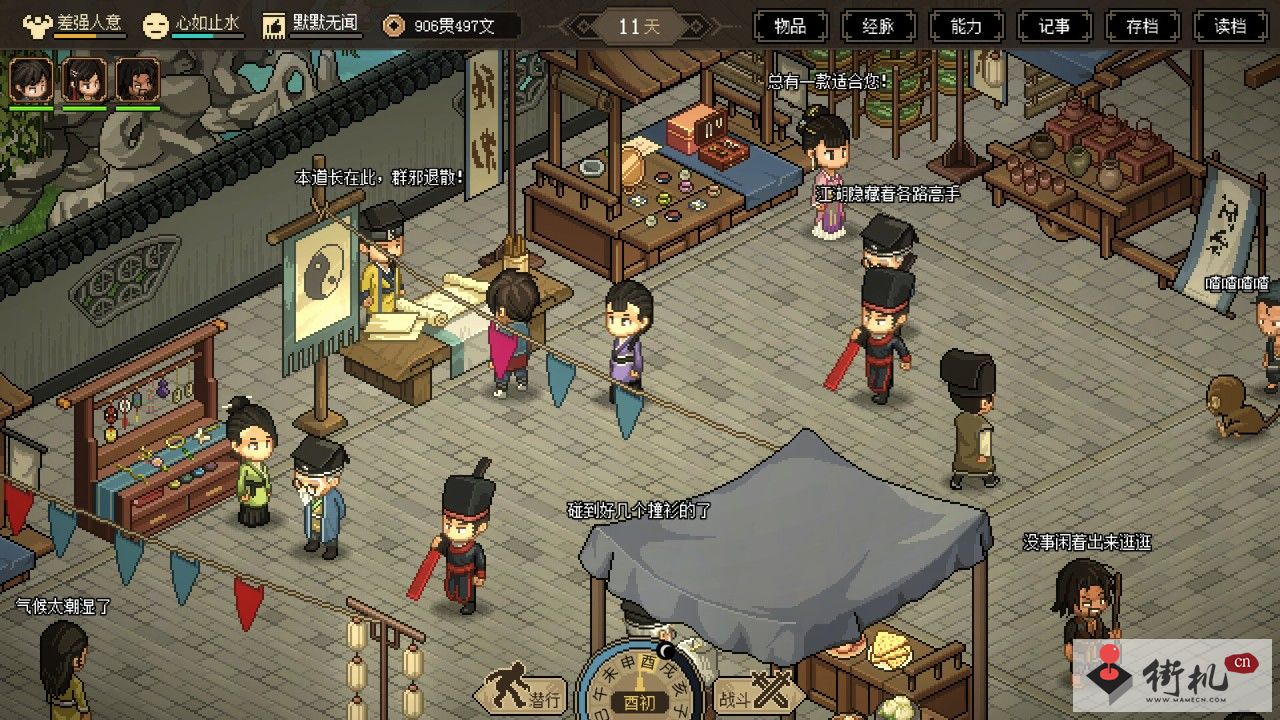
Task: Open the 物品 items menu
Action: click(790, 26)
